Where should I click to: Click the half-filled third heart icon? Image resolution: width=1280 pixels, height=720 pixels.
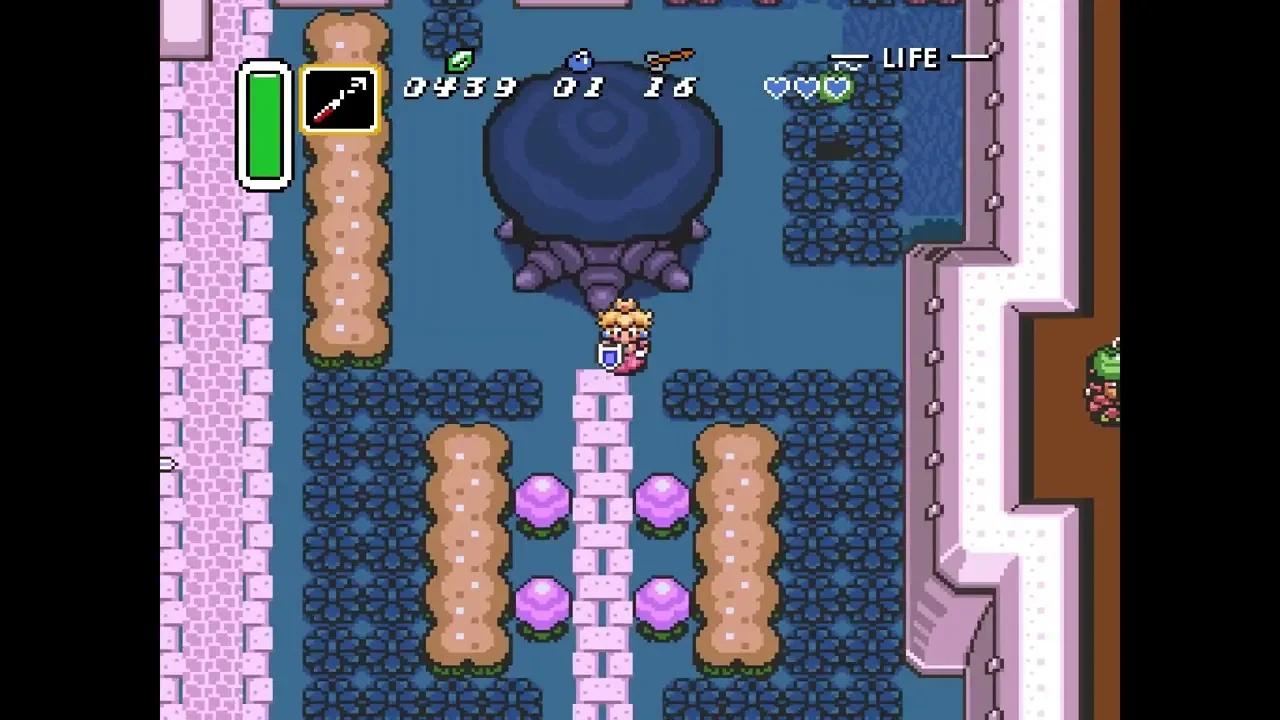click(x=837, y=88)
